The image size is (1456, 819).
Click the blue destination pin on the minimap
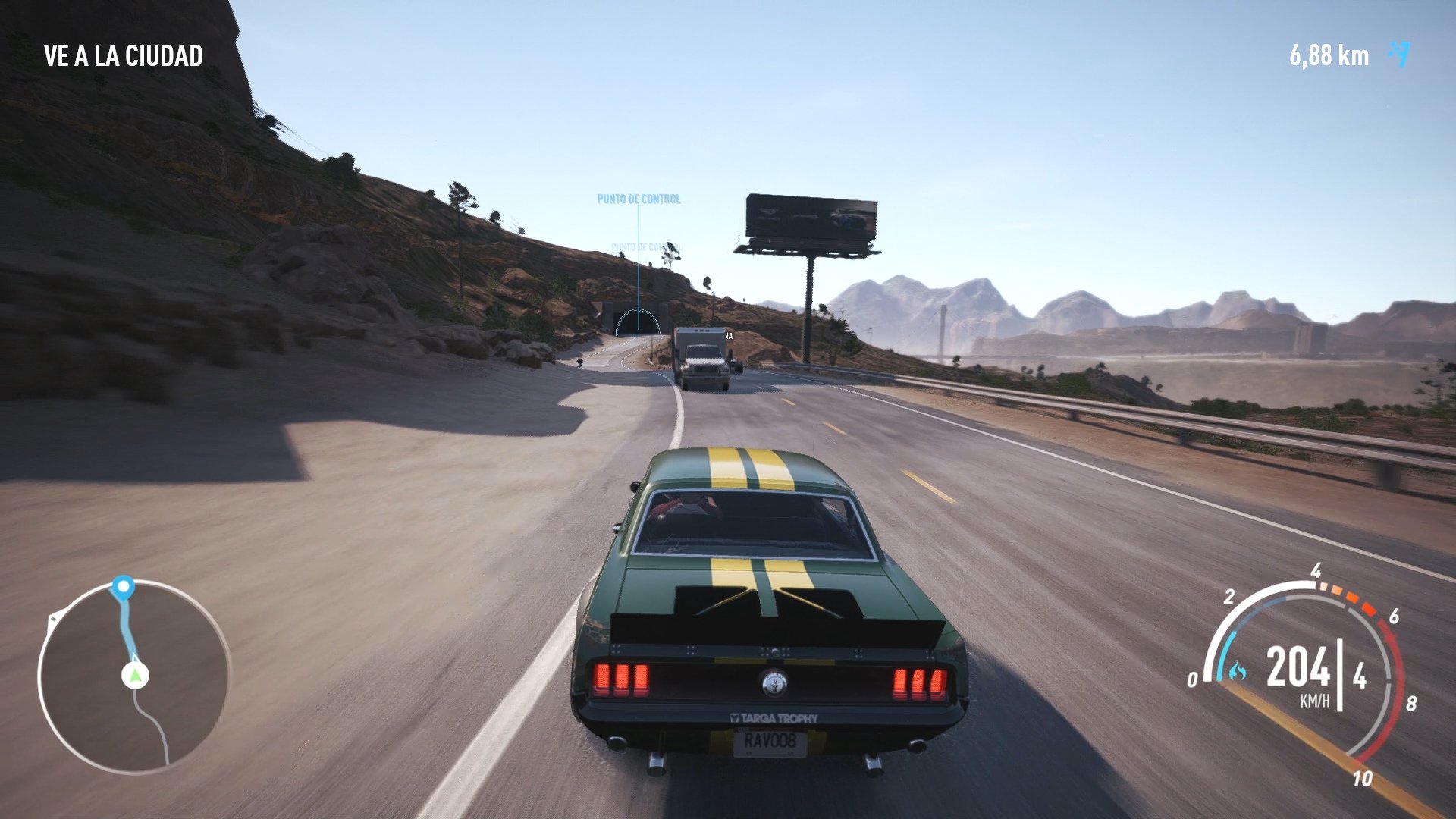click(124, 586)
